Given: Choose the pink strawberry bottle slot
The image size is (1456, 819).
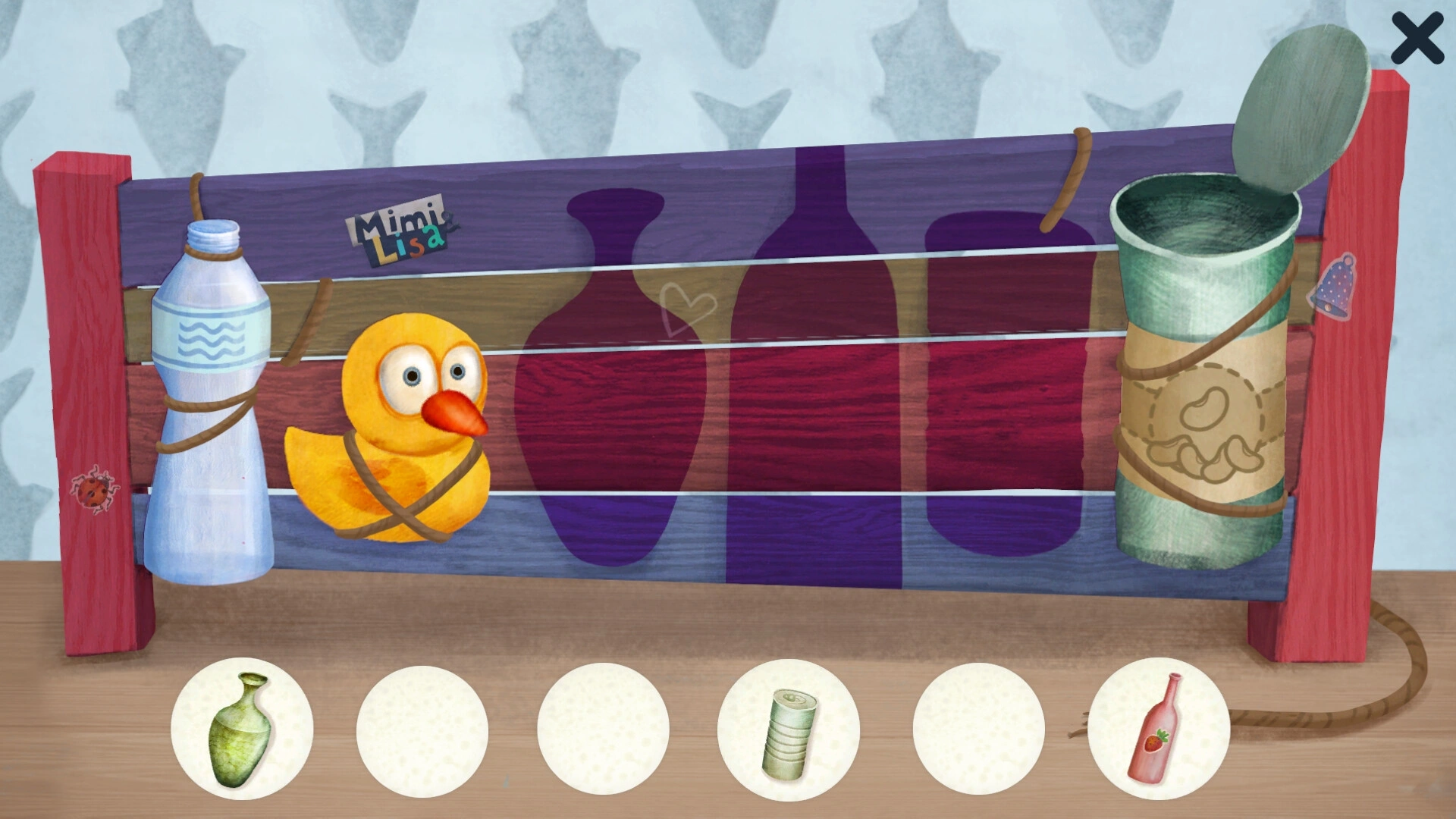Looking at the screenshot, I should click(1158, 729).
